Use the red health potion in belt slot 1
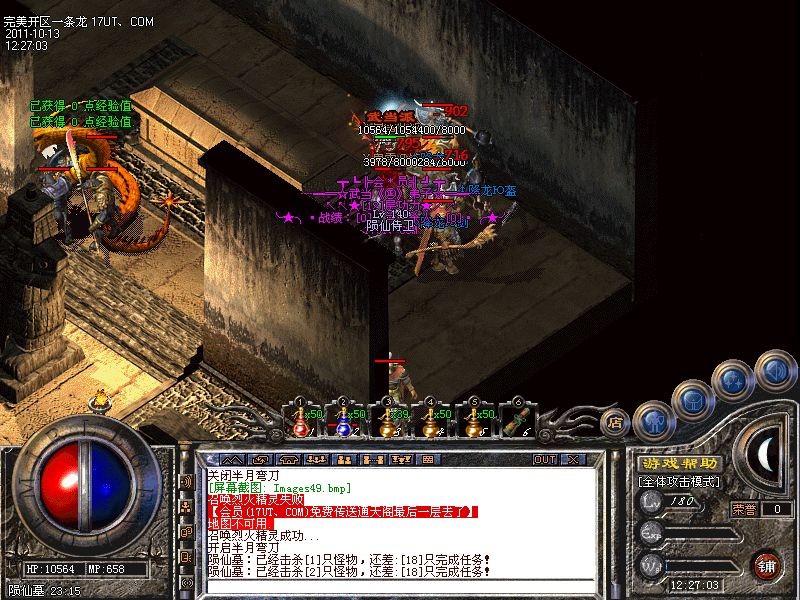Viewport: 800px width, 600px height. 298,424
